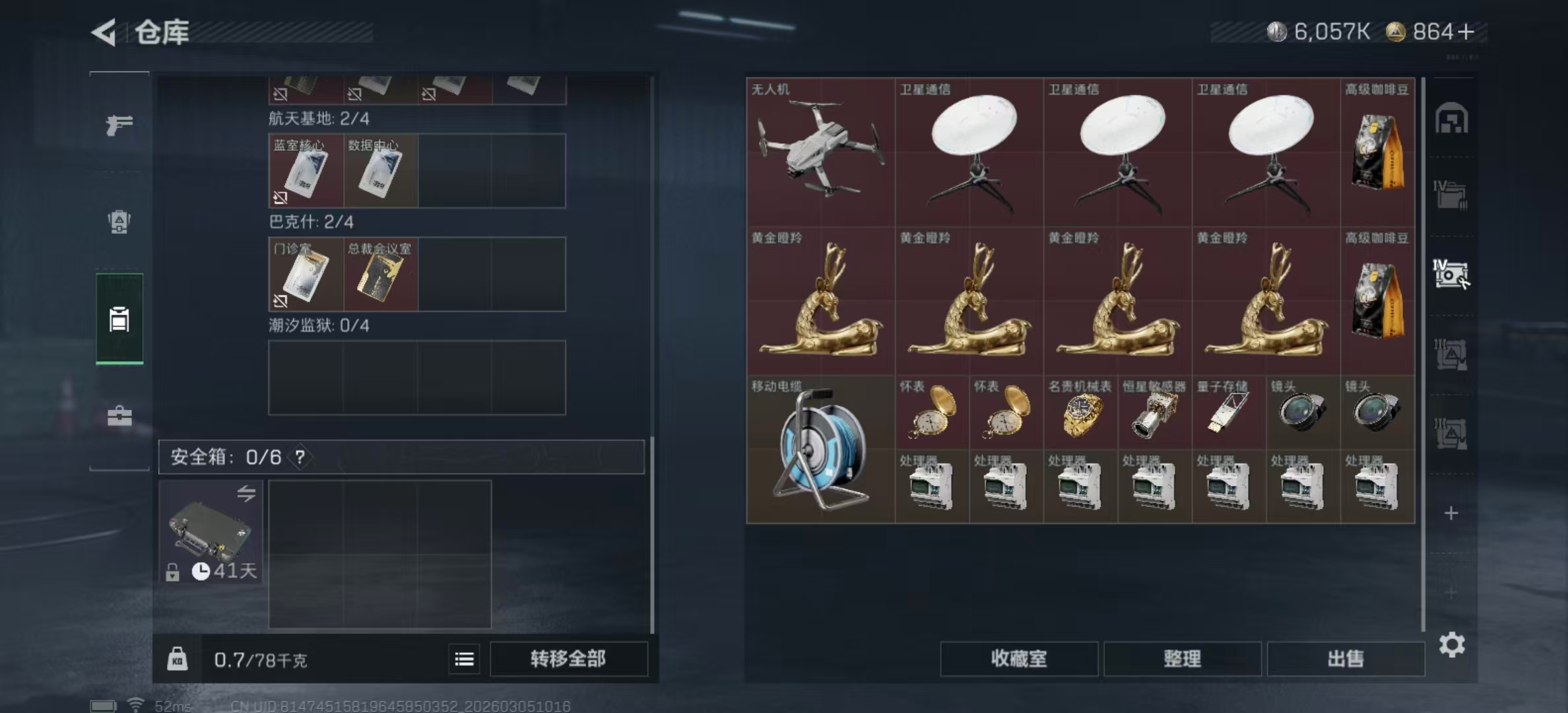Viewport: 1568px width, 713px height.
Task: Click the 转移全部 transfer all button
Action: click(x=569, y=659)
